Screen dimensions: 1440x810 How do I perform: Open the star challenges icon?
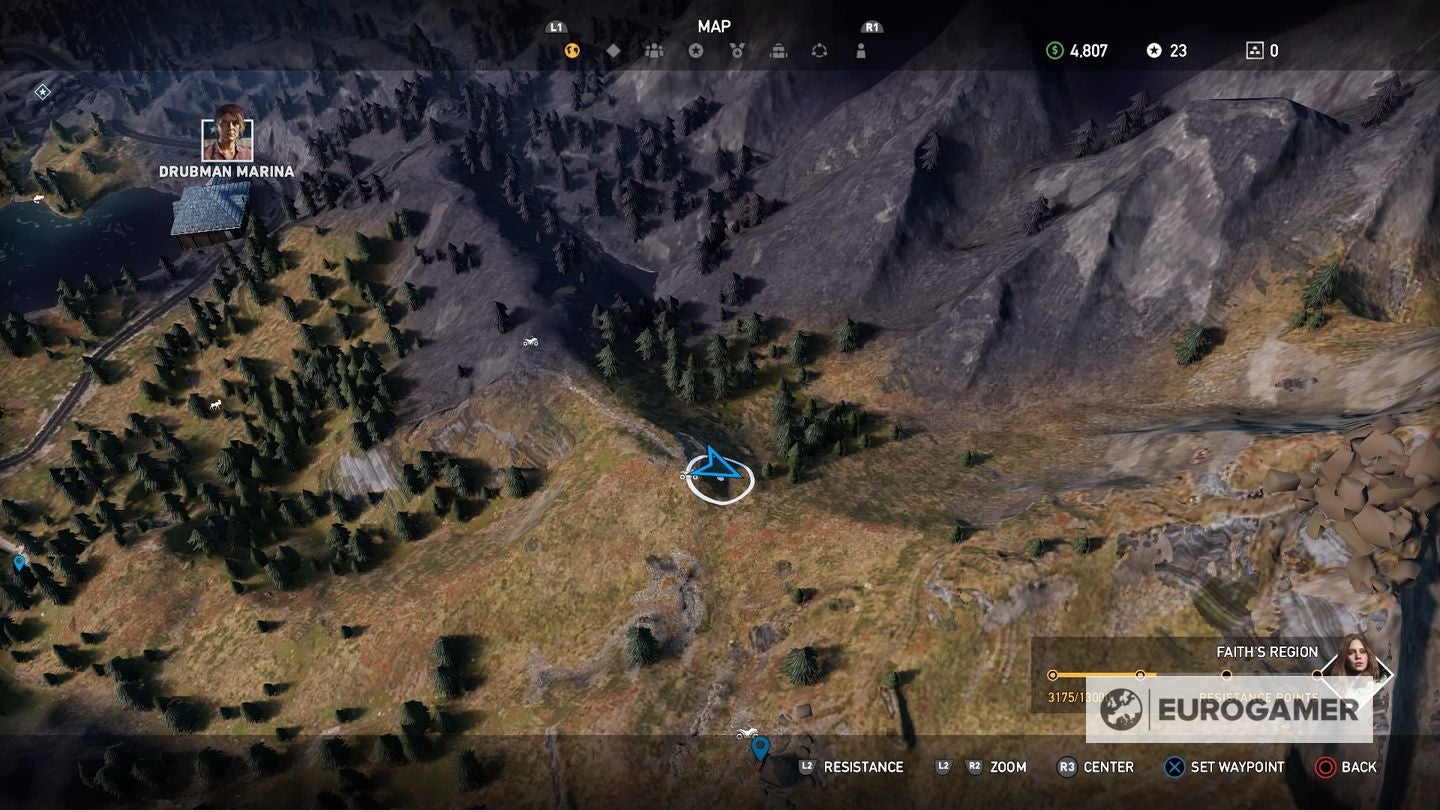697,49
